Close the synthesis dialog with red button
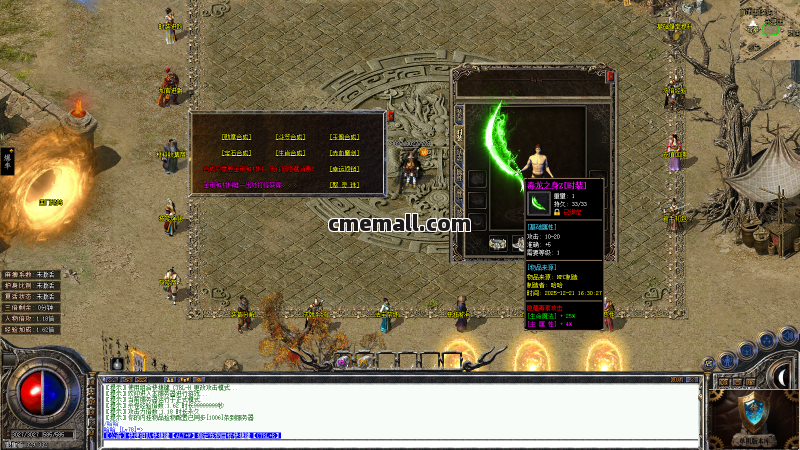The width and height of the screenshot is (800, 450). pyautogui.click(x=390, y=116)
